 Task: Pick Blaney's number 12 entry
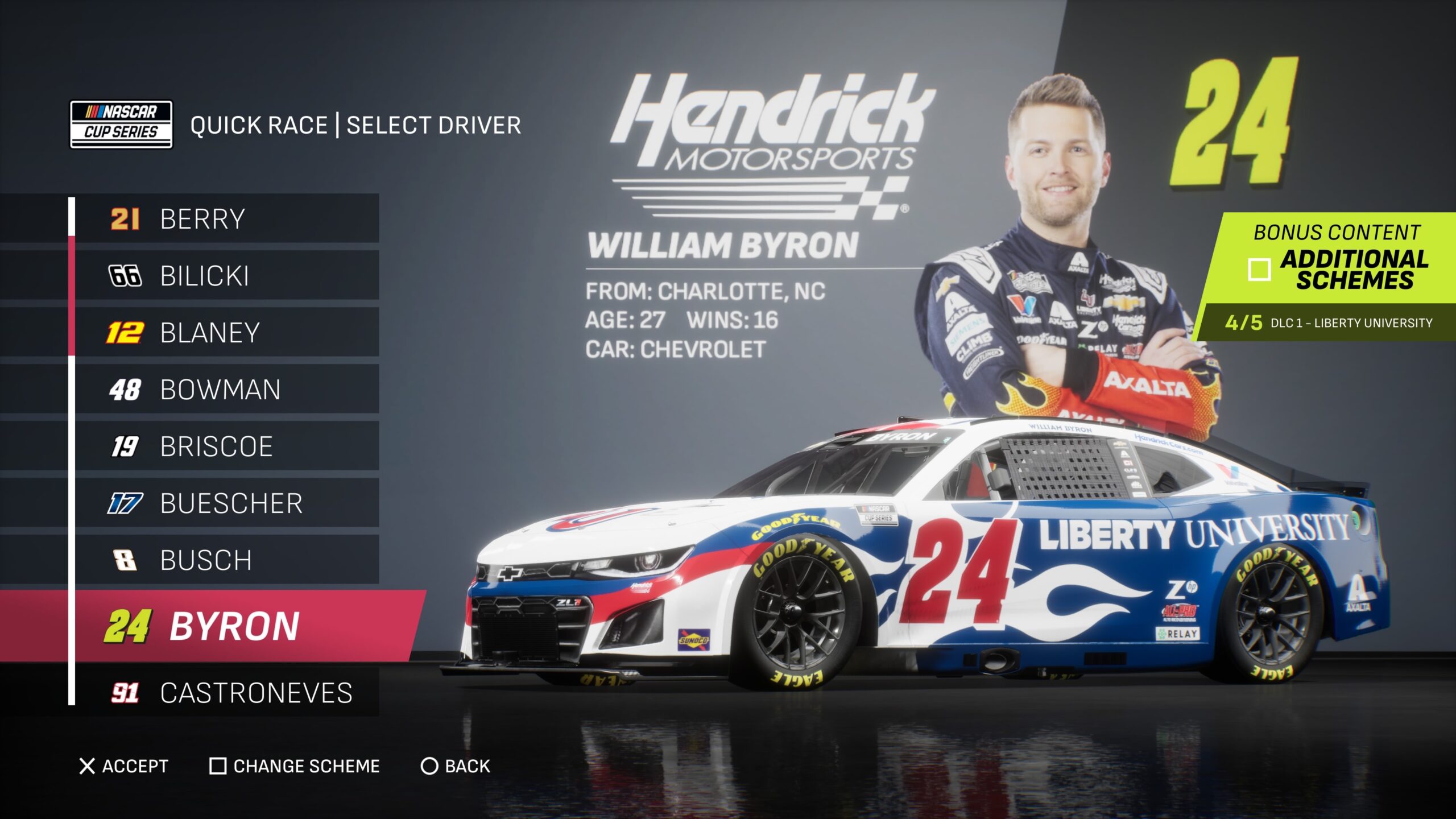[x=227, y=333]
